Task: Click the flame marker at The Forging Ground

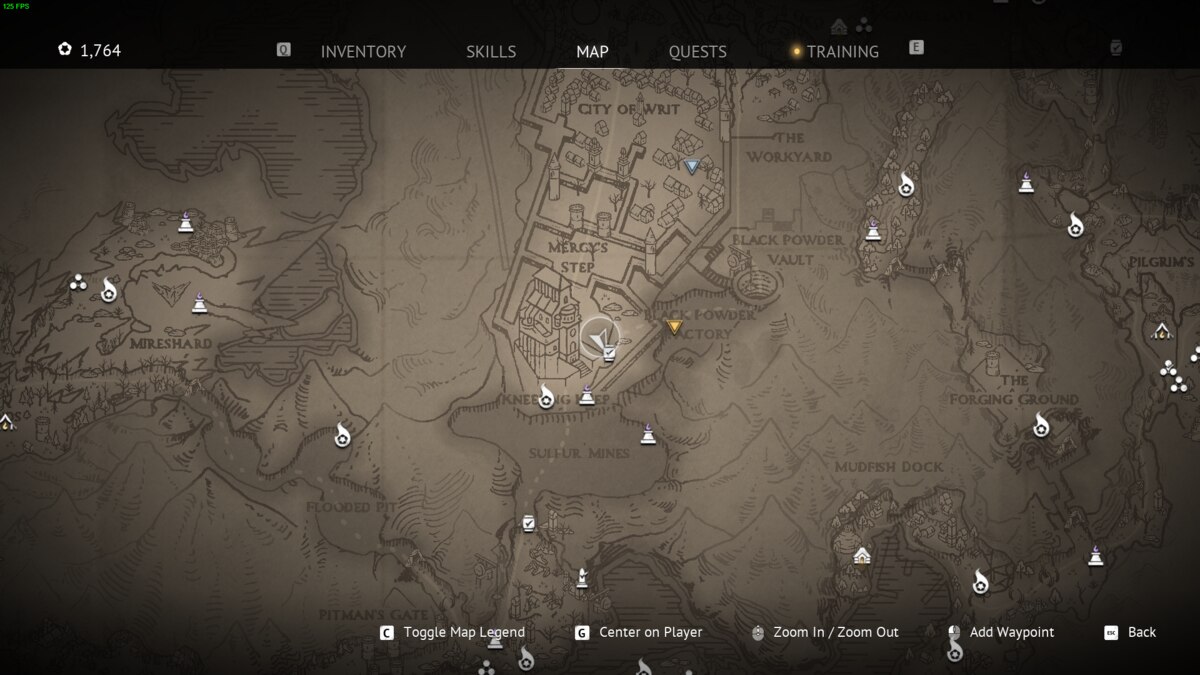Action: [1041, 425]
